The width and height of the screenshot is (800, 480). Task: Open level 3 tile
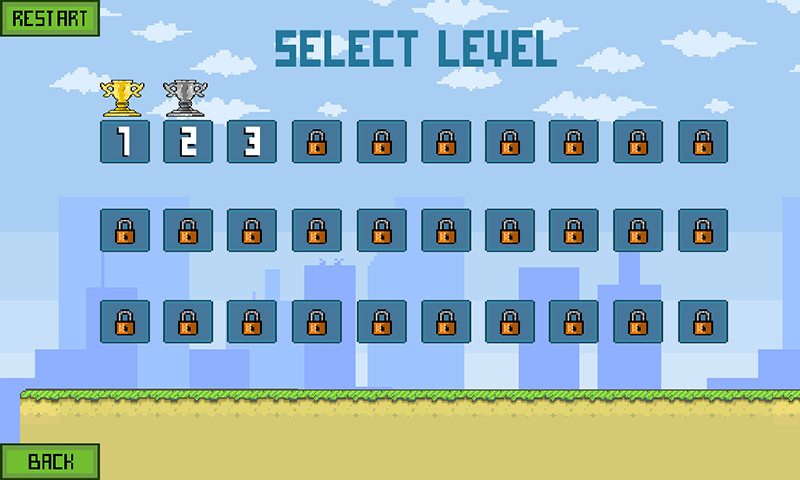point(252,142)
